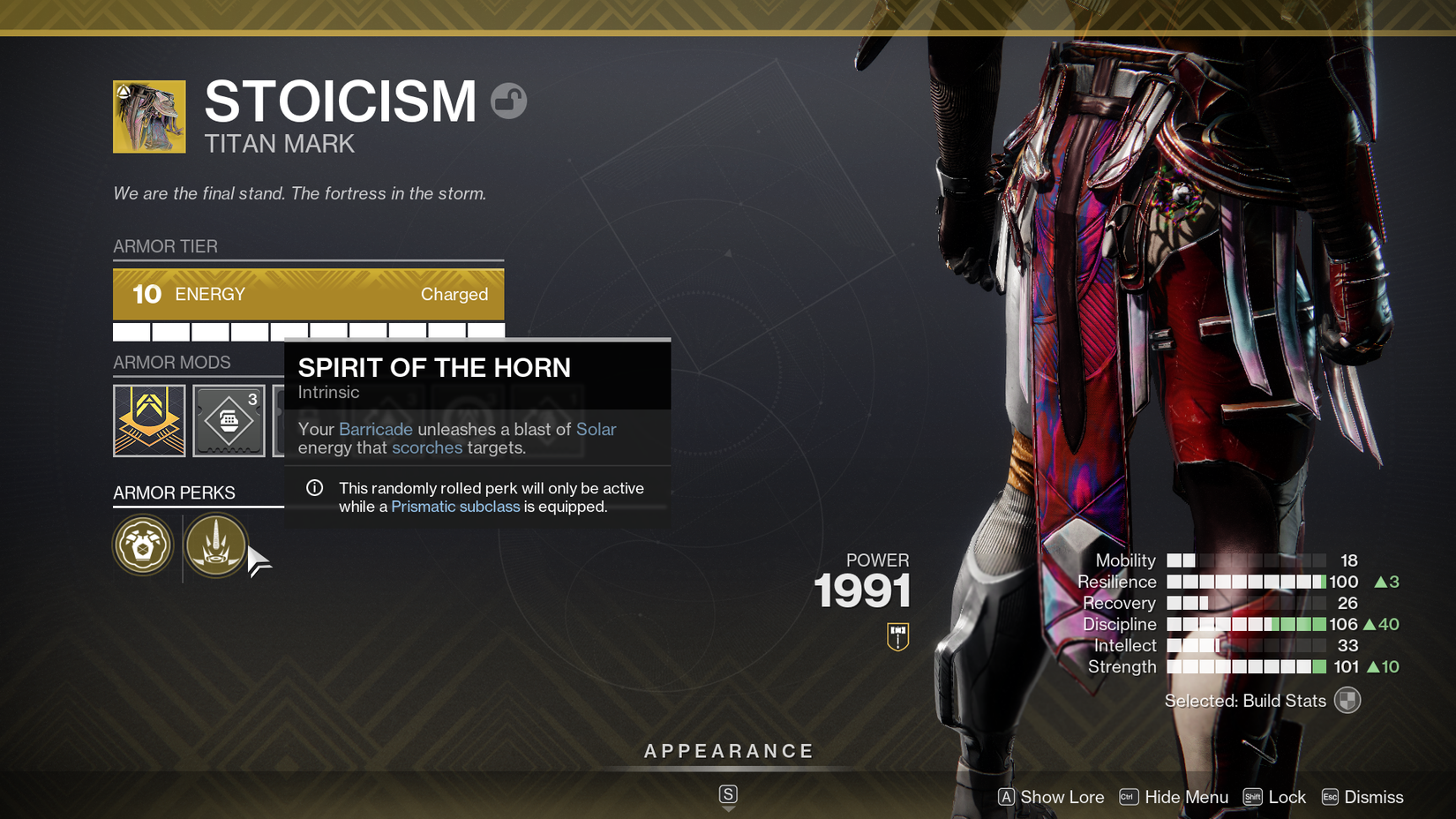Click the 10 Energy Charged tier bar
This screenshot has width=1456, height=819.
pos(307,294)
